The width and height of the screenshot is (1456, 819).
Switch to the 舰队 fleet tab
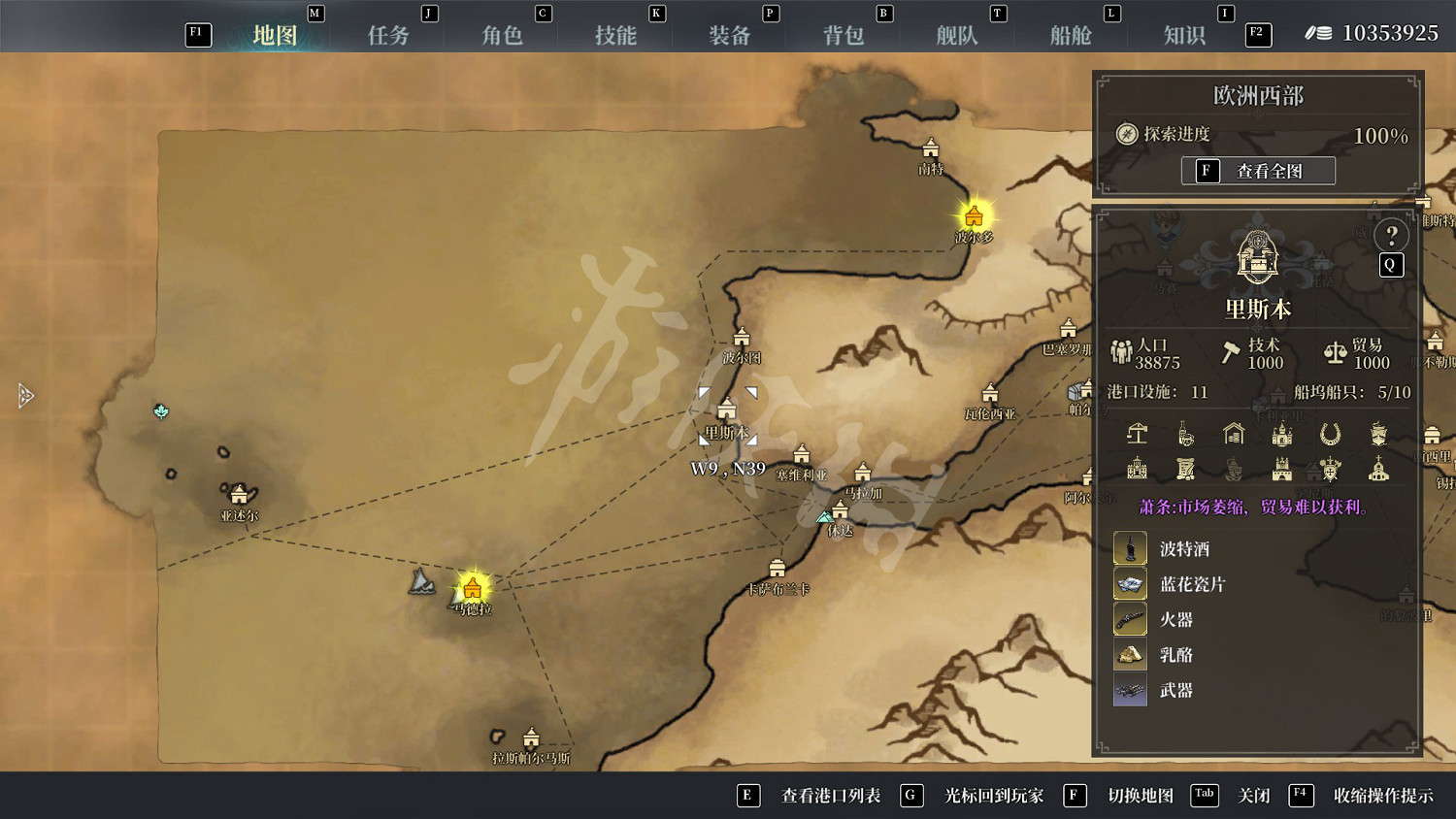coord(956,35)
